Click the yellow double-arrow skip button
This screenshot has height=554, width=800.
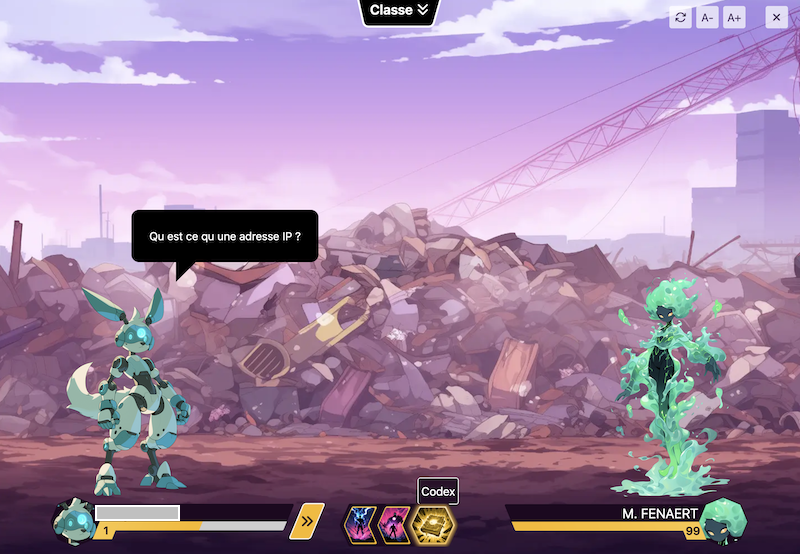tap(307, 520)
